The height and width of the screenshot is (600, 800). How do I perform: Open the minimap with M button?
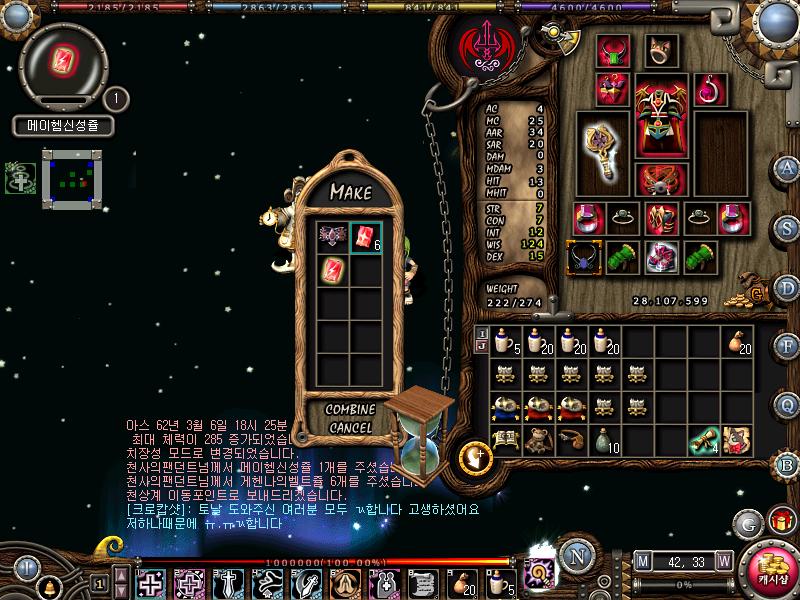pyautogui.click(x=643, y=559)
